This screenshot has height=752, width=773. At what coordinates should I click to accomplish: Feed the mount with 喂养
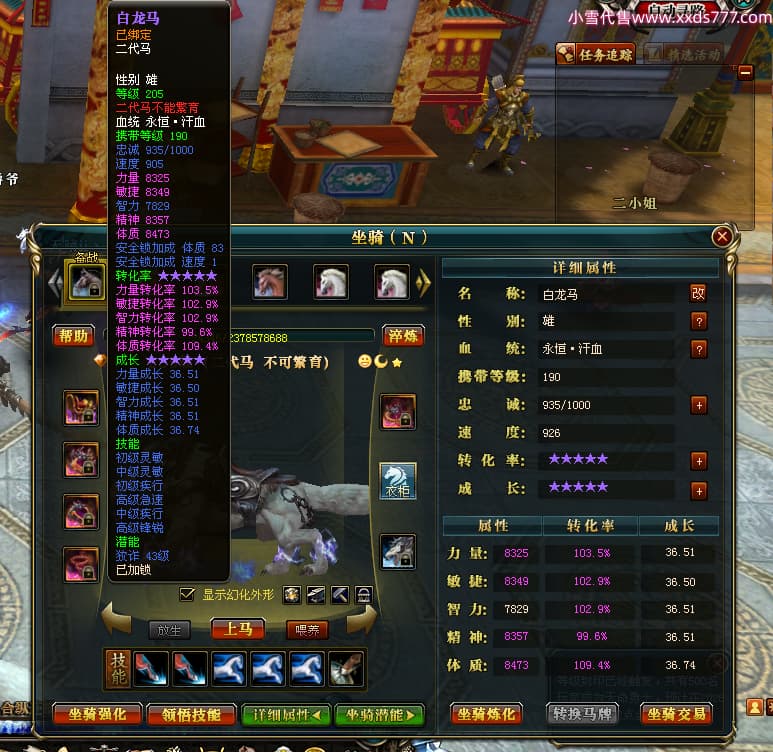(307, 629)
